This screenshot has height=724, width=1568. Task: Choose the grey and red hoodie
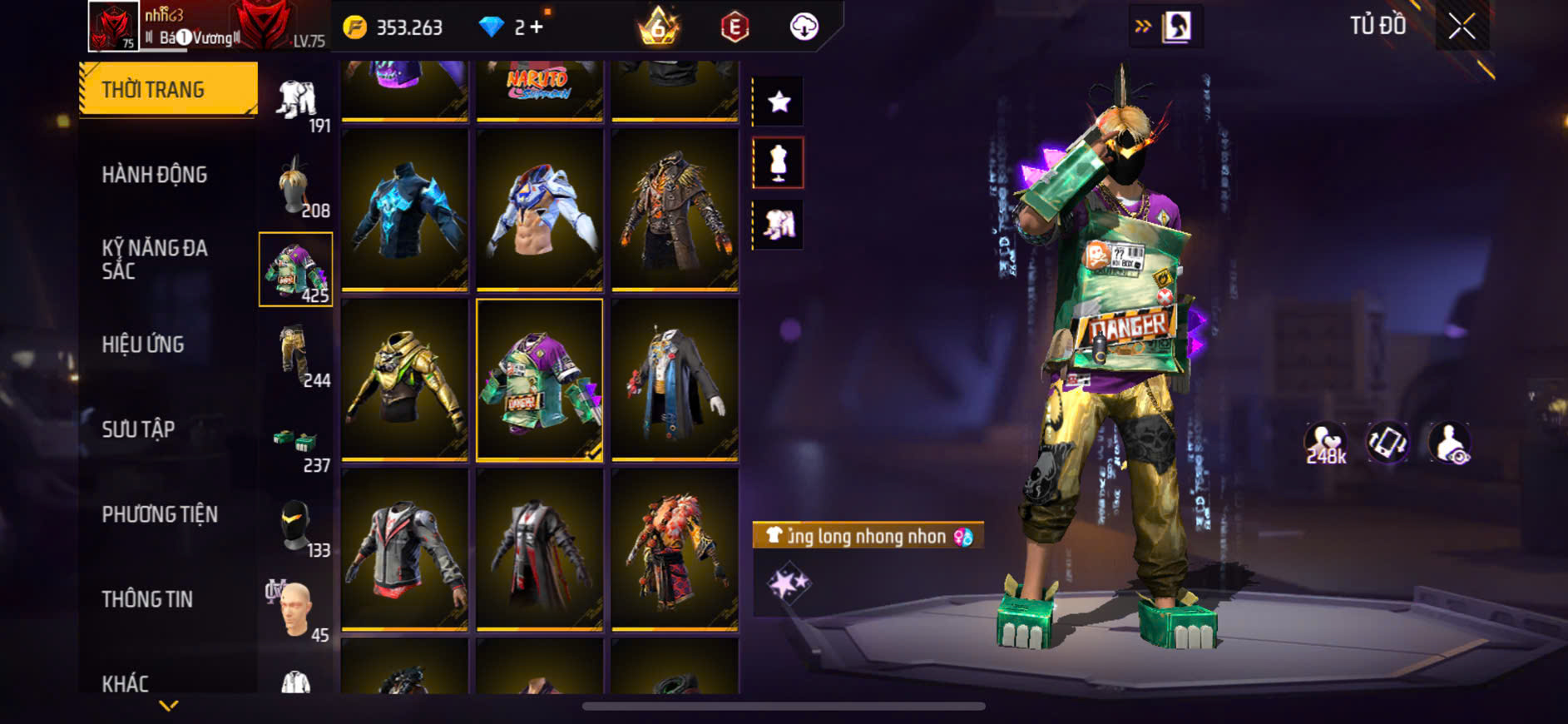click(404, 549)
